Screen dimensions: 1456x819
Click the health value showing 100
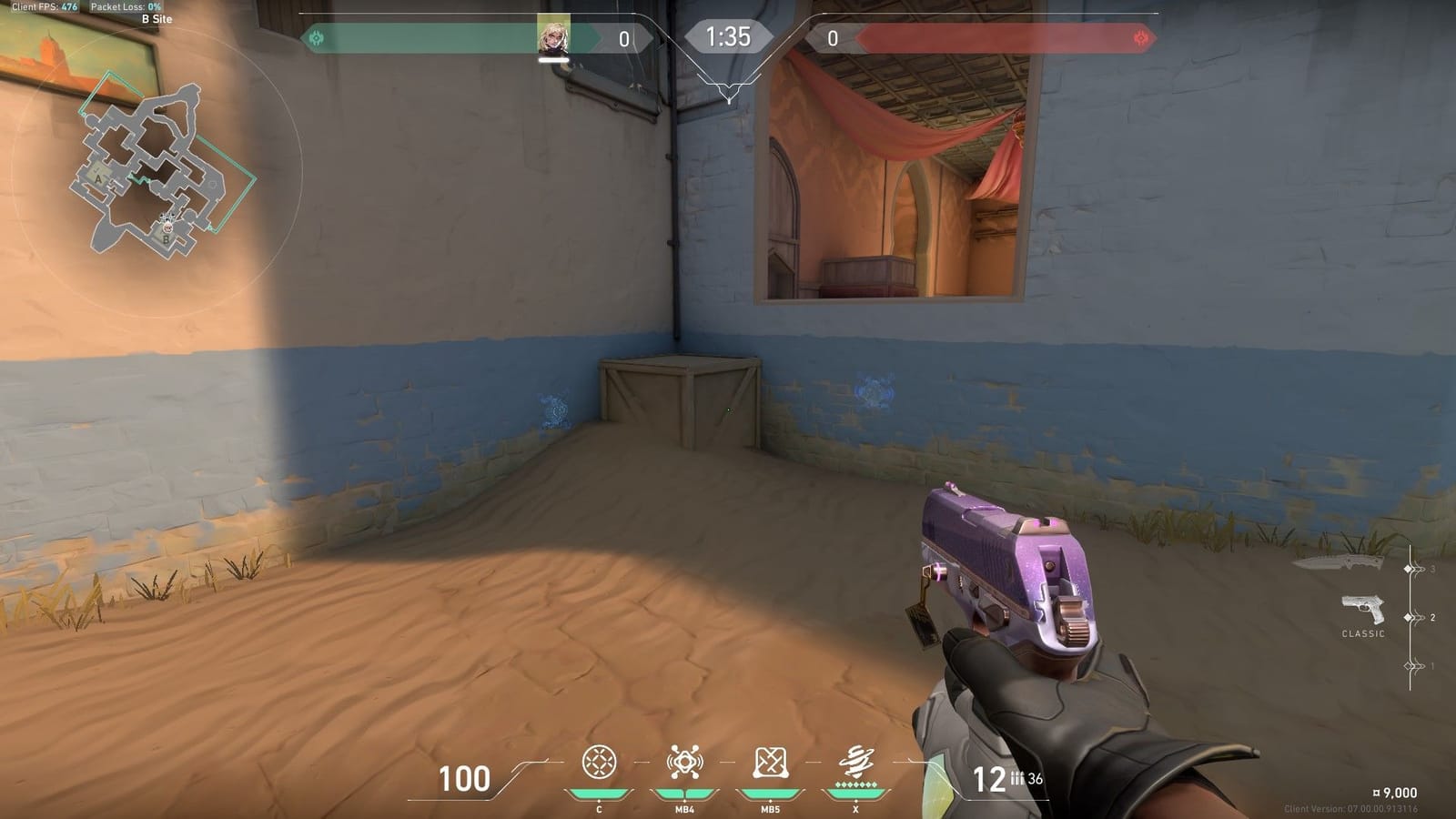coord(464,778)
